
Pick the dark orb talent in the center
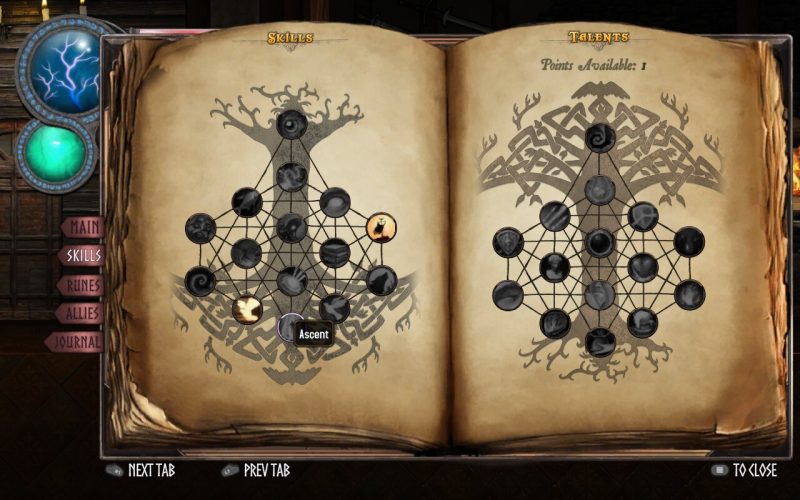pyautogui.click(x=600, y=243)
